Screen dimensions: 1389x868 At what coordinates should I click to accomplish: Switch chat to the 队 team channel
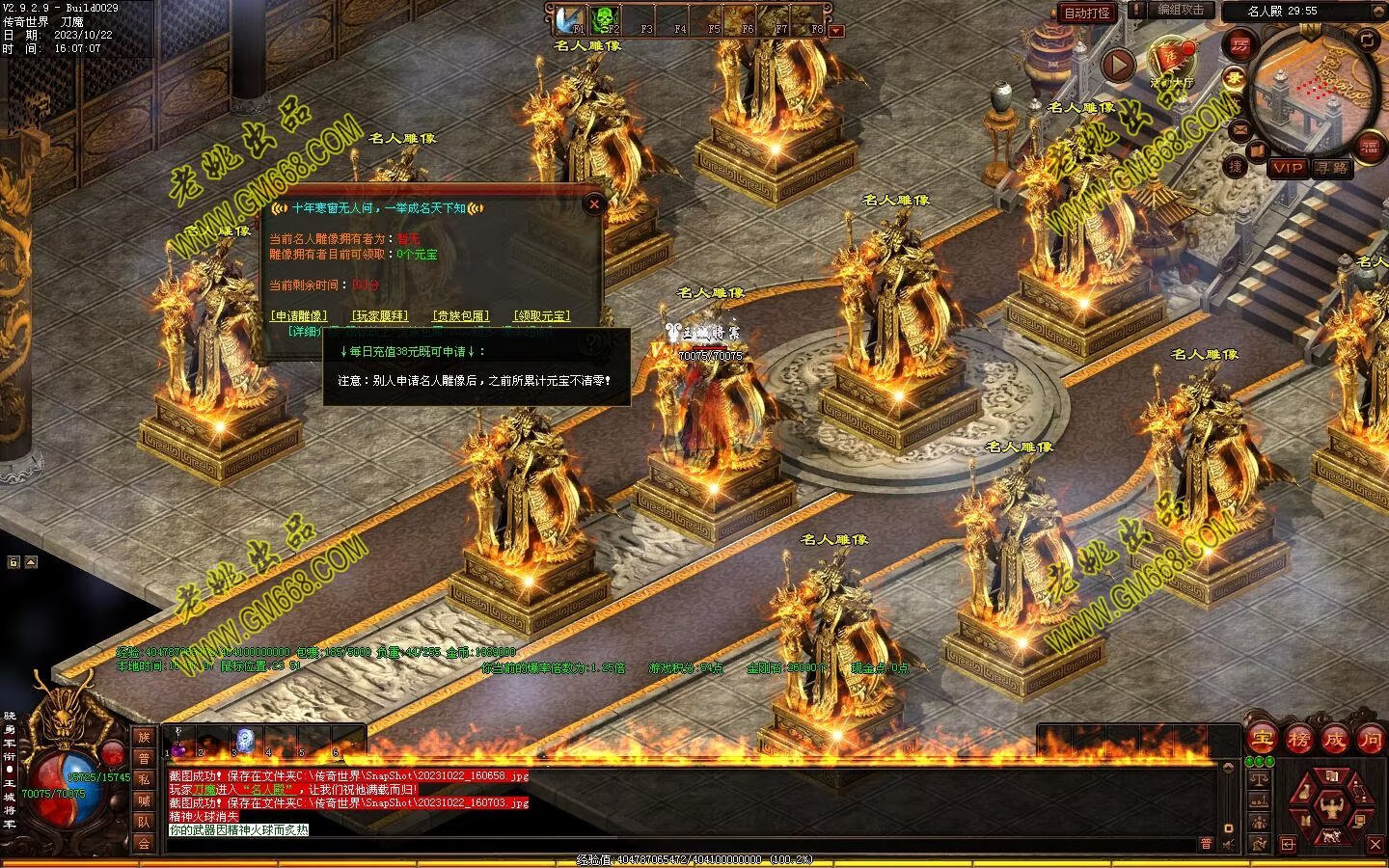(x=144, y=822)
